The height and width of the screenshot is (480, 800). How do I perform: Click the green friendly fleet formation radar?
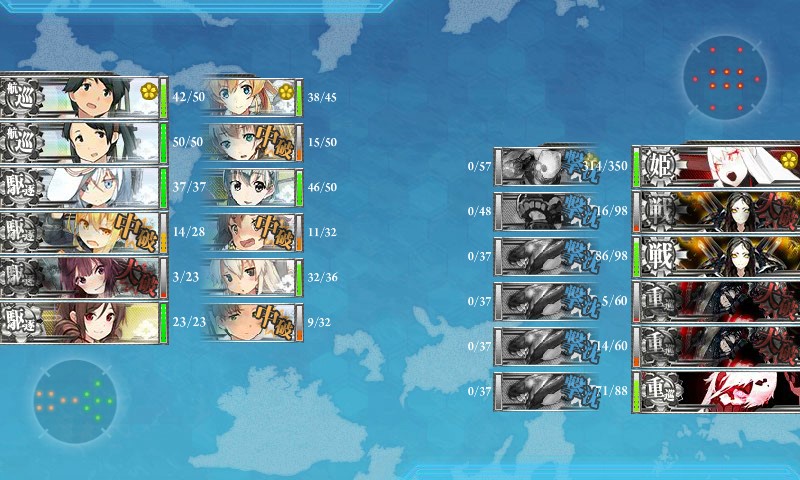[73, 400]
